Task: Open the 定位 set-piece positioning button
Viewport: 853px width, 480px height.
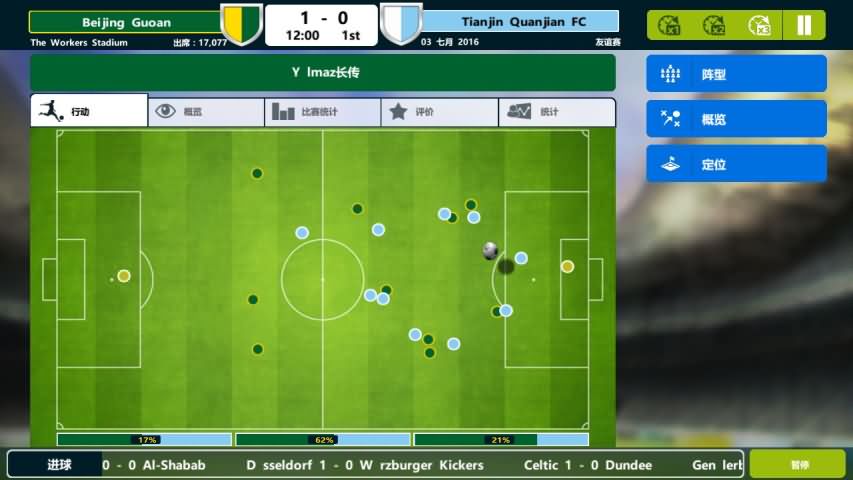Action: 736,164
